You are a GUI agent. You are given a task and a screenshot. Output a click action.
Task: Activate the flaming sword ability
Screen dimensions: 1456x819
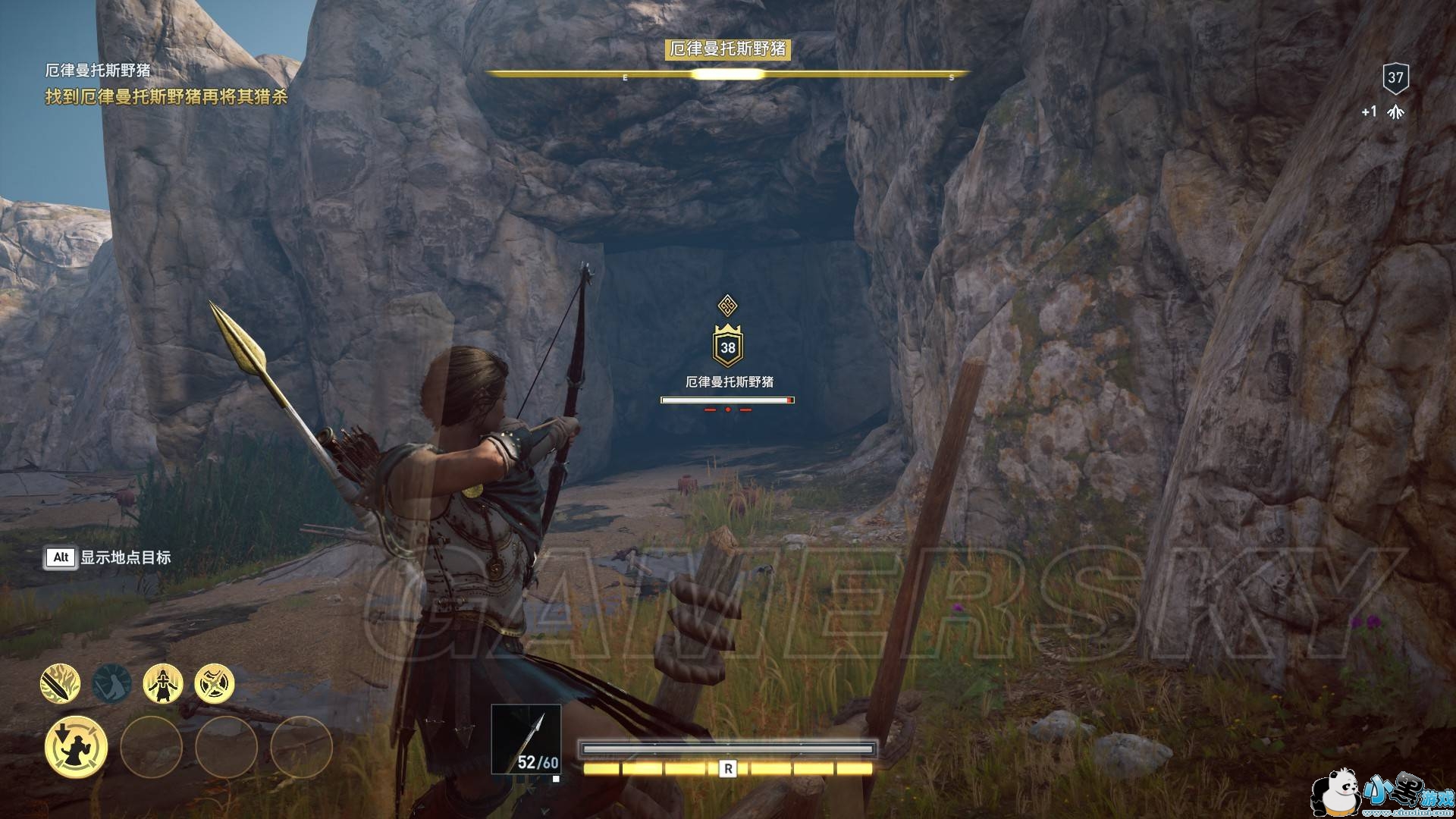click(x=60, y=683)
